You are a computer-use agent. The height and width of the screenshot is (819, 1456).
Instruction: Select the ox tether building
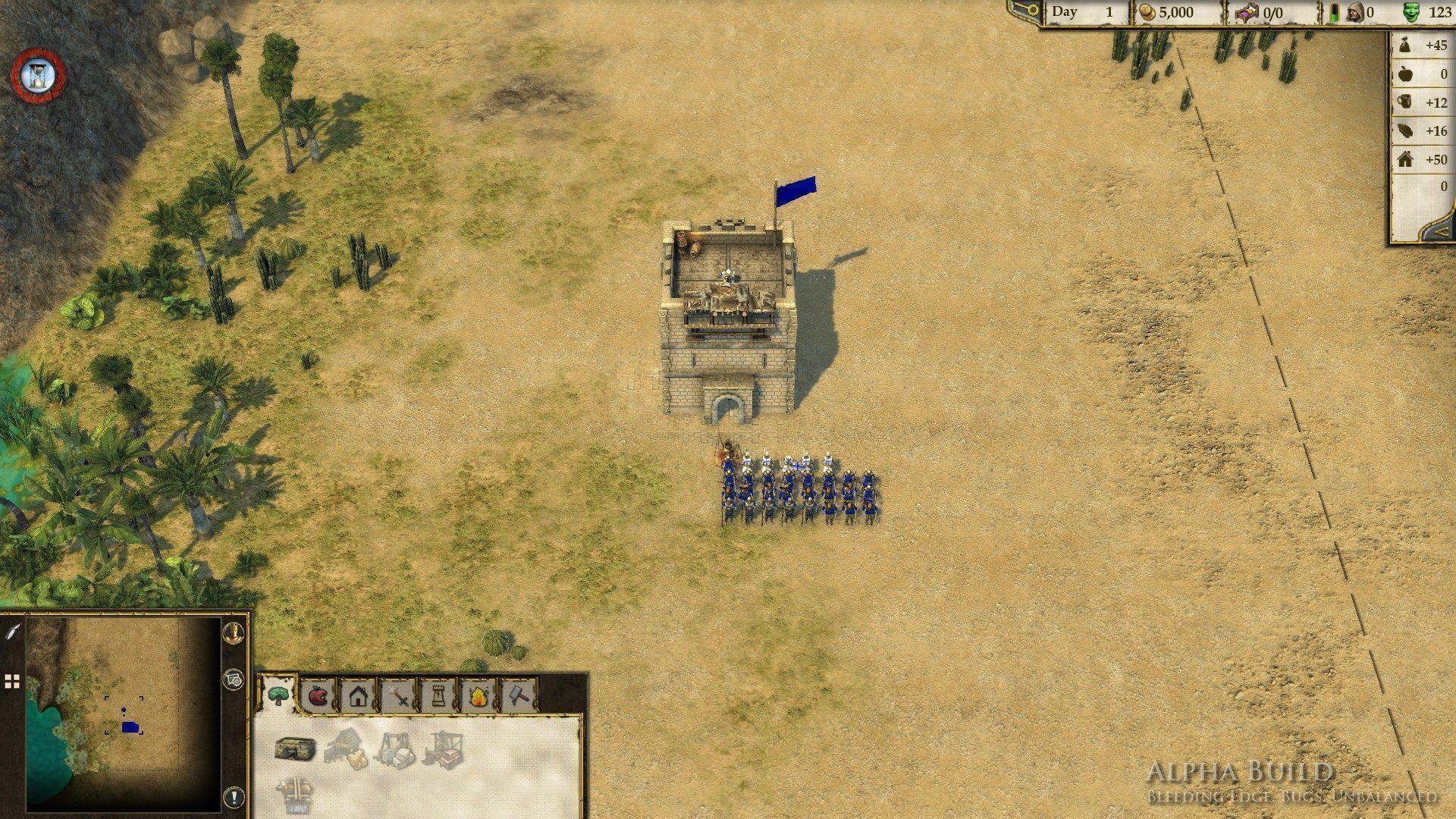tap(295, 794)
